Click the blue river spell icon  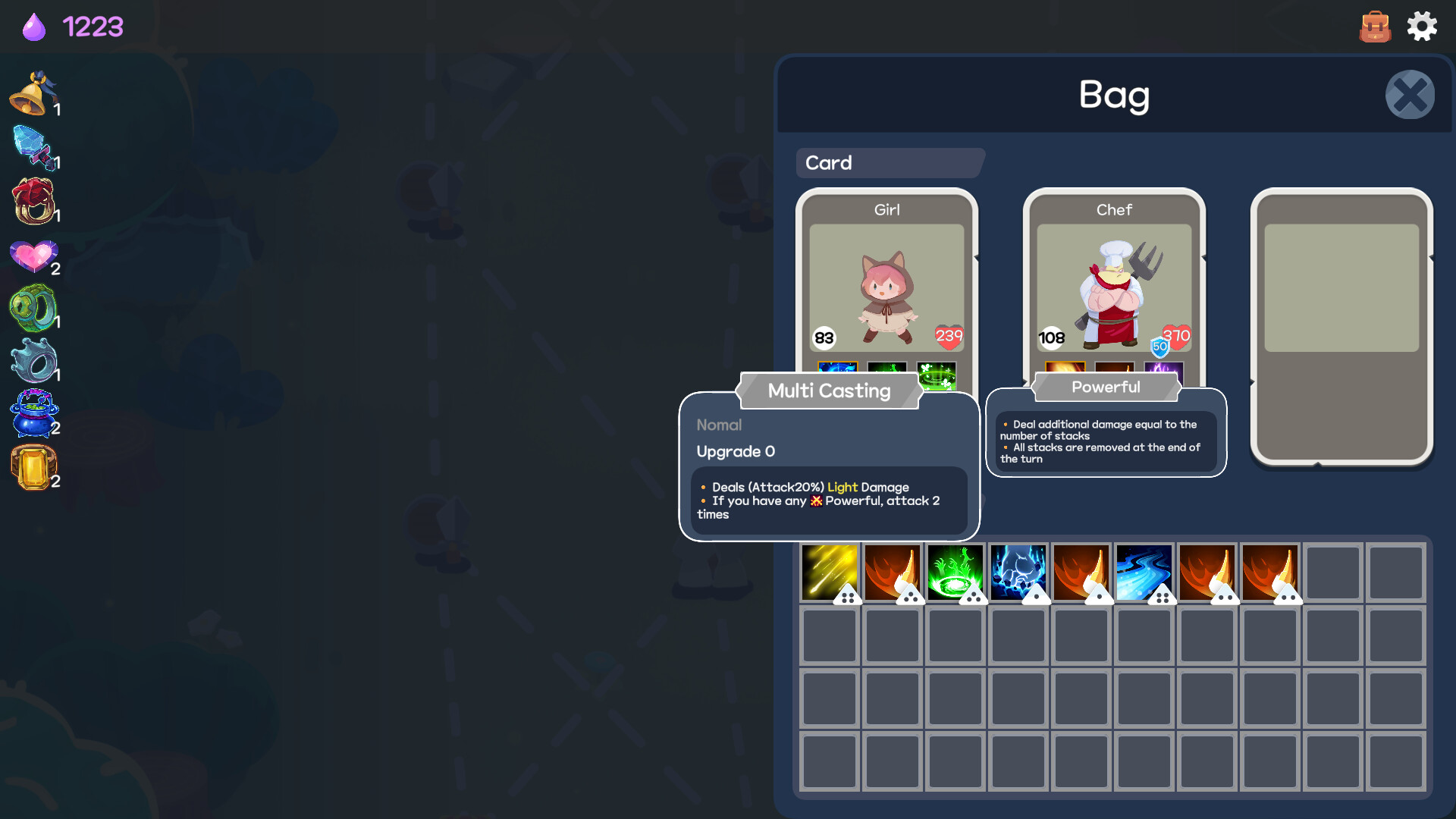pos(1144,571)
